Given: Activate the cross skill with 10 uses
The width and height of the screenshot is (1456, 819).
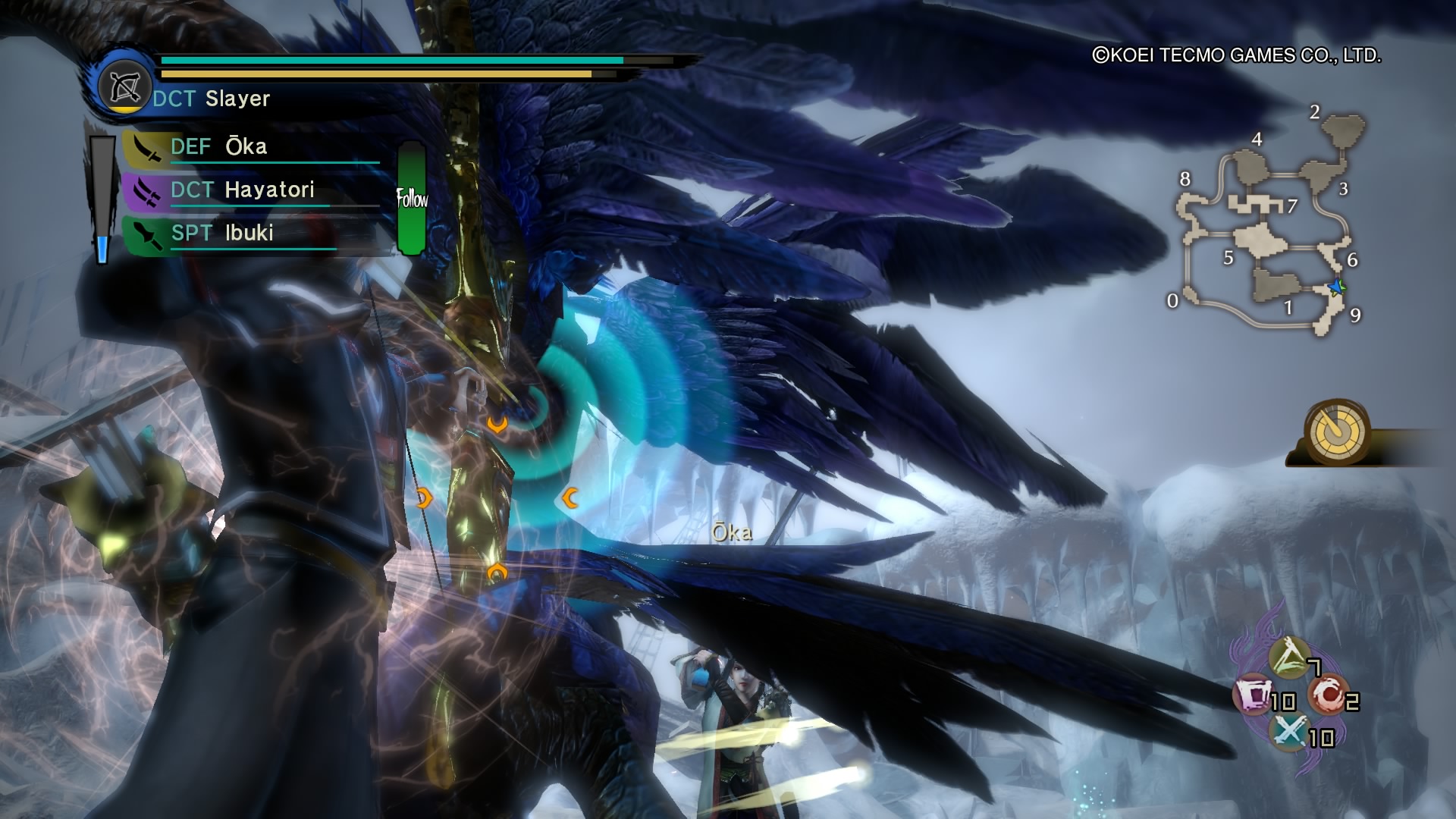Looking at the screenshot, I should pyautogui.click(x=1289, y=732).
